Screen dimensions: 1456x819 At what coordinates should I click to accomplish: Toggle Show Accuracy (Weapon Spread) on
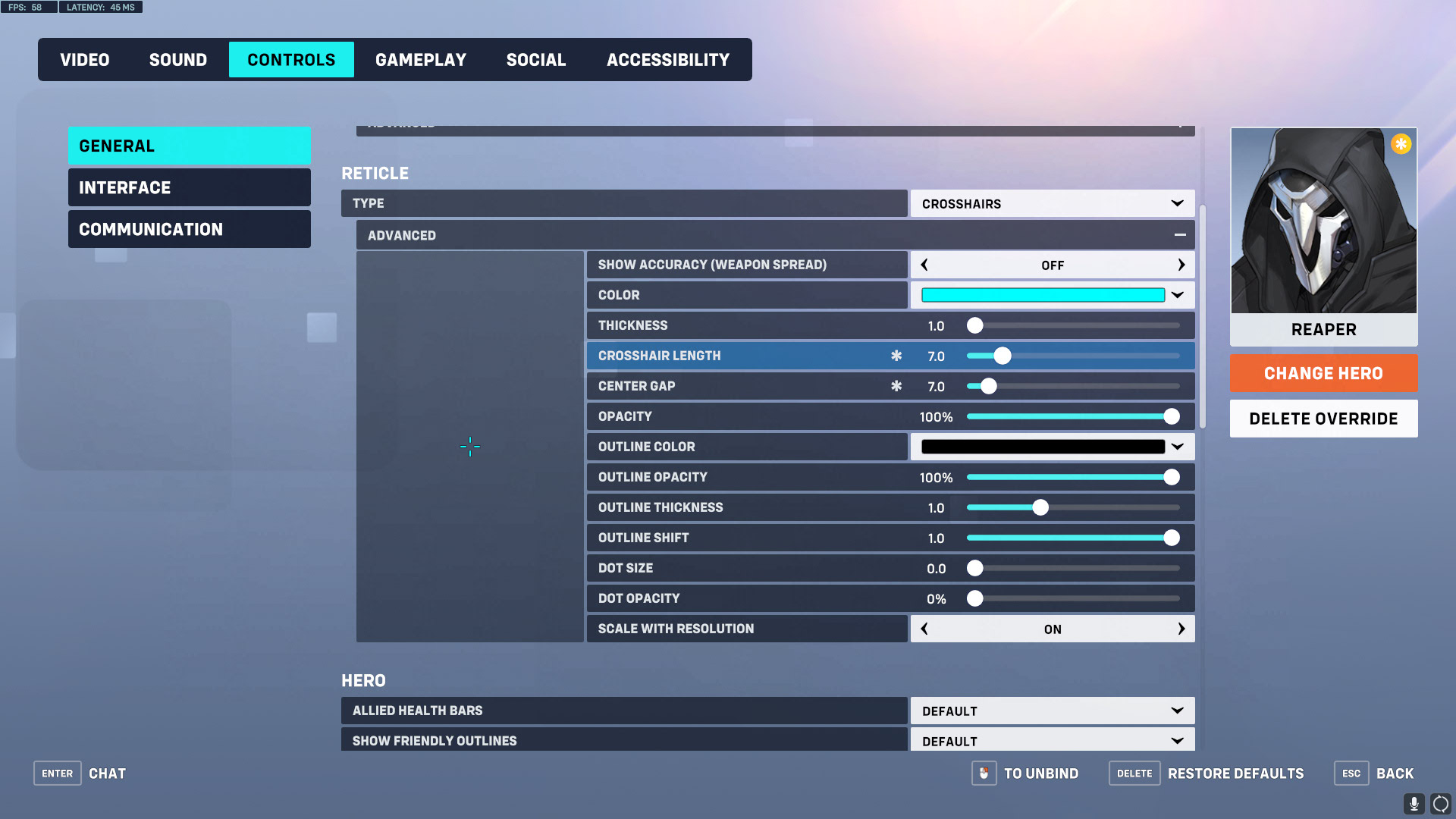pos(1181,265)
